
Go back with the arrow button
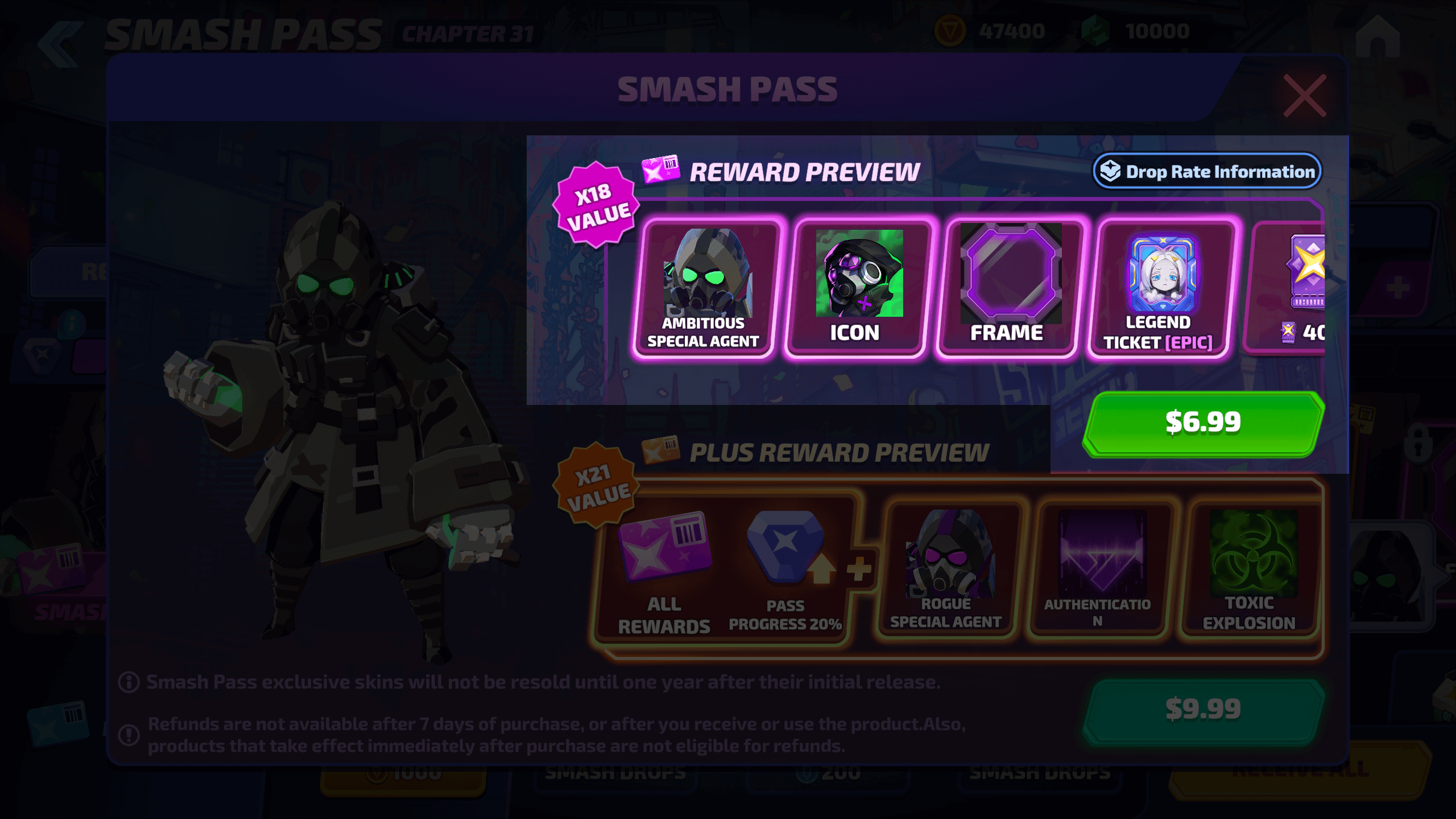60,44
